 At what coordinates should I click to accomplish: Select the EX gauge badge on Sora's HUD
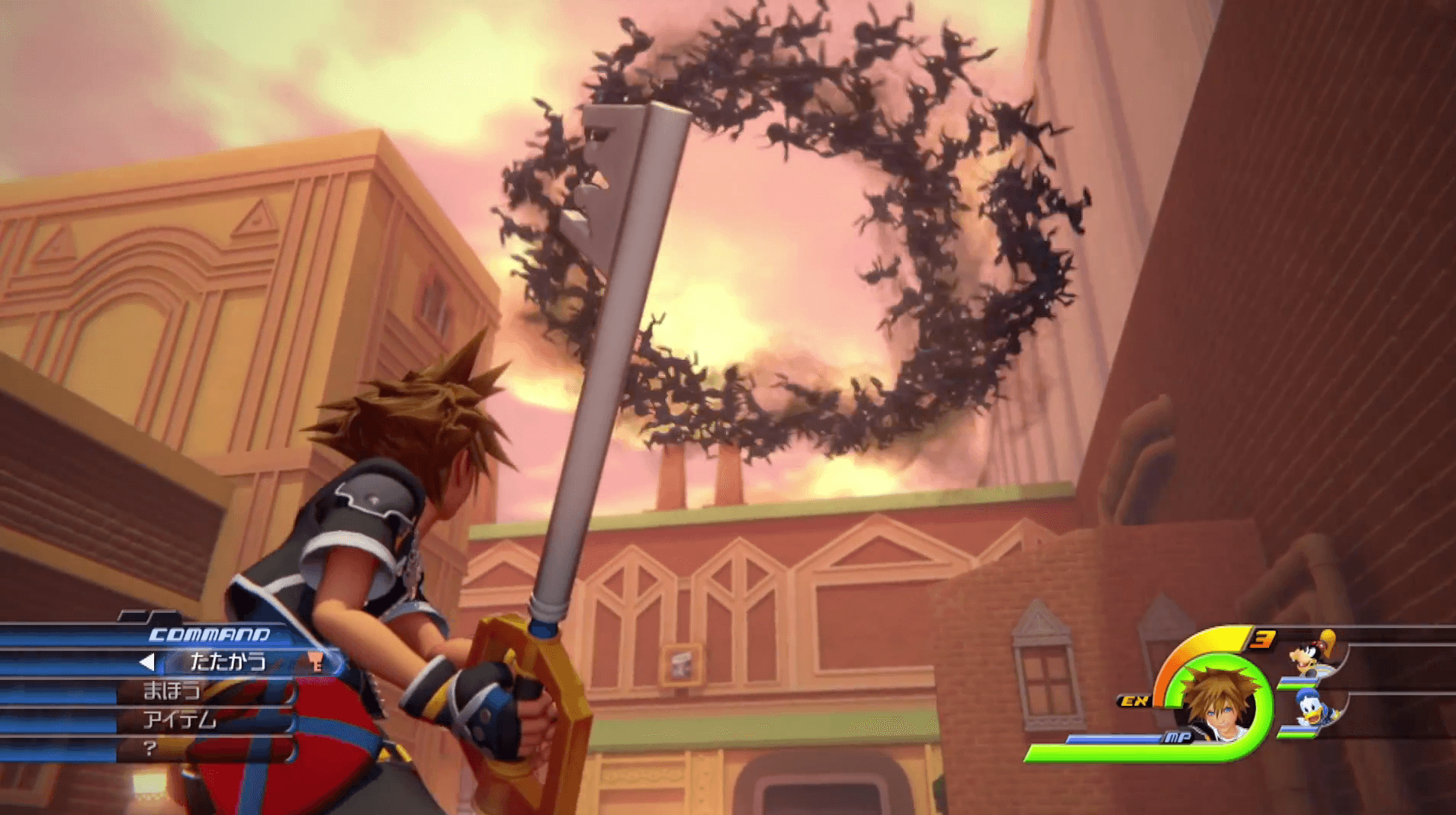(1134, 701)
